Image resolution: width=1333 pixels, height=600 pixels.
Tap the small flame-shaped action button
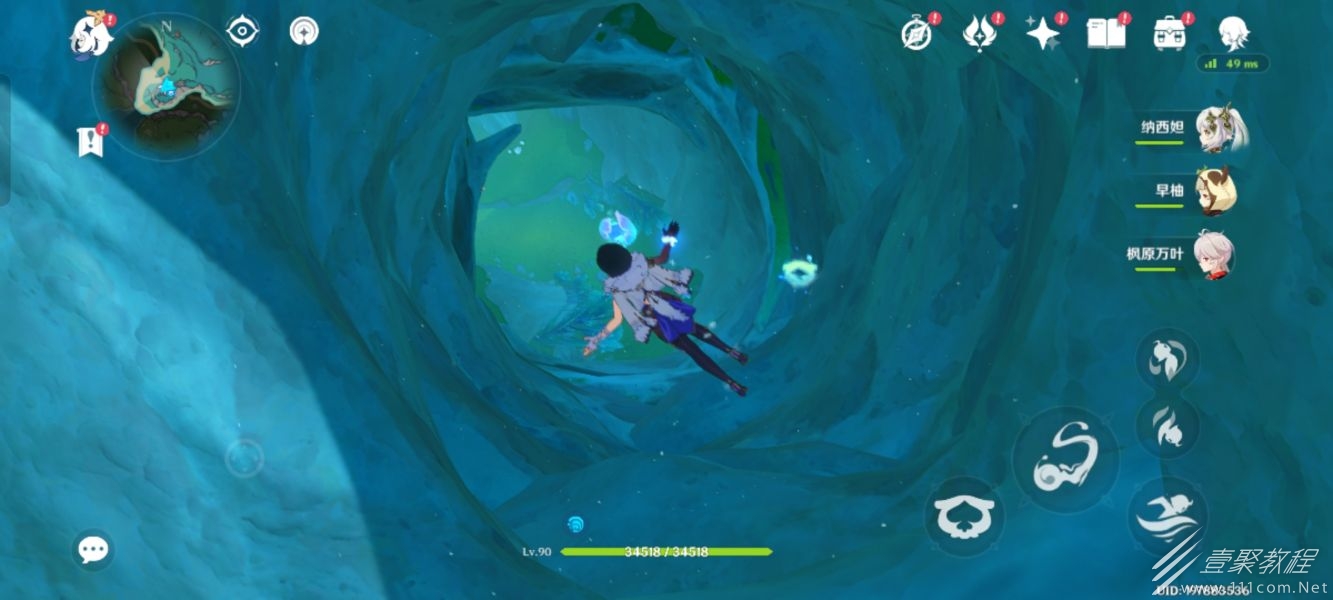click(1167, 425)
